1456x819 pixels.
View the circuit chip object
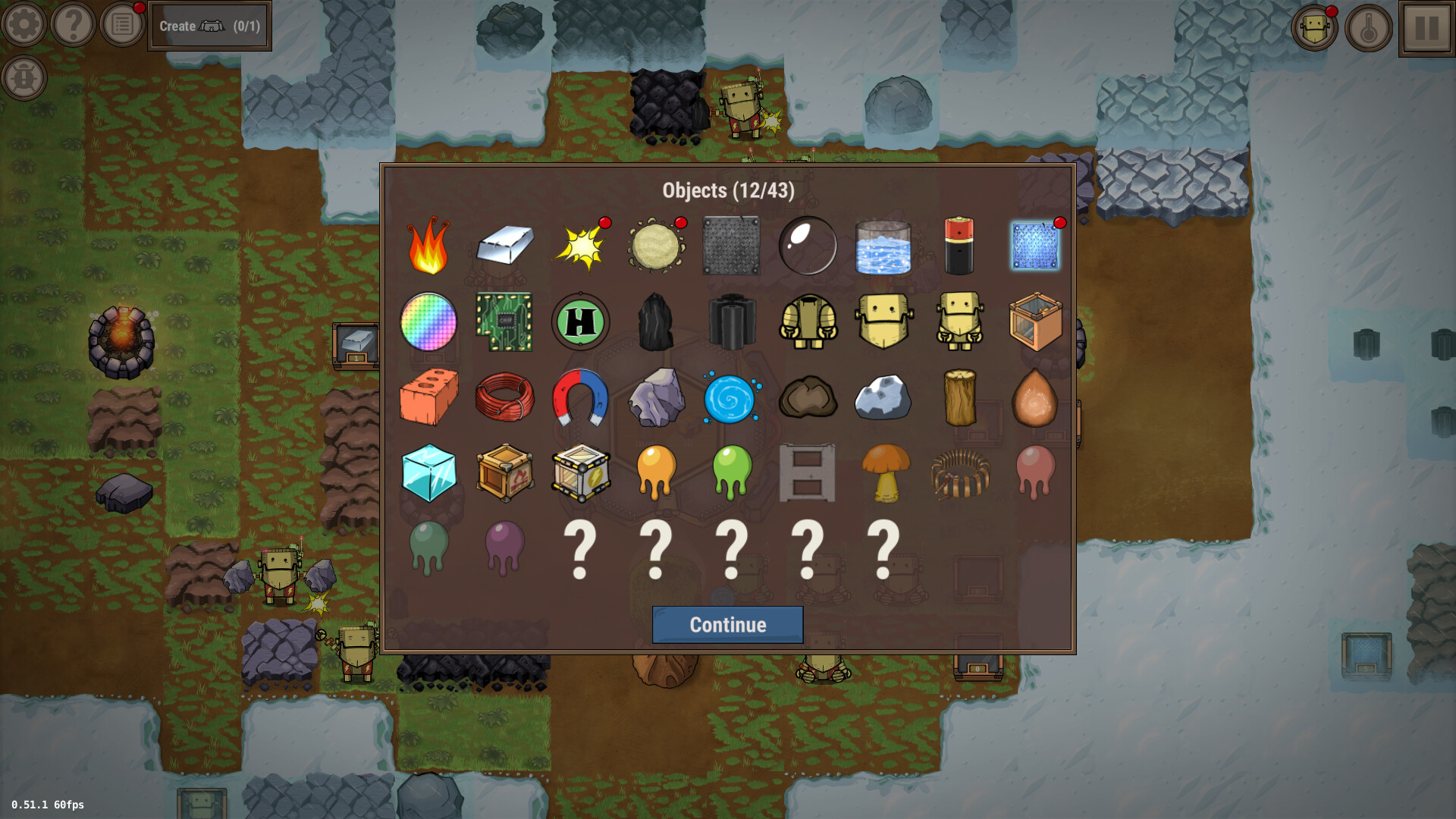[x=504, y=322]
